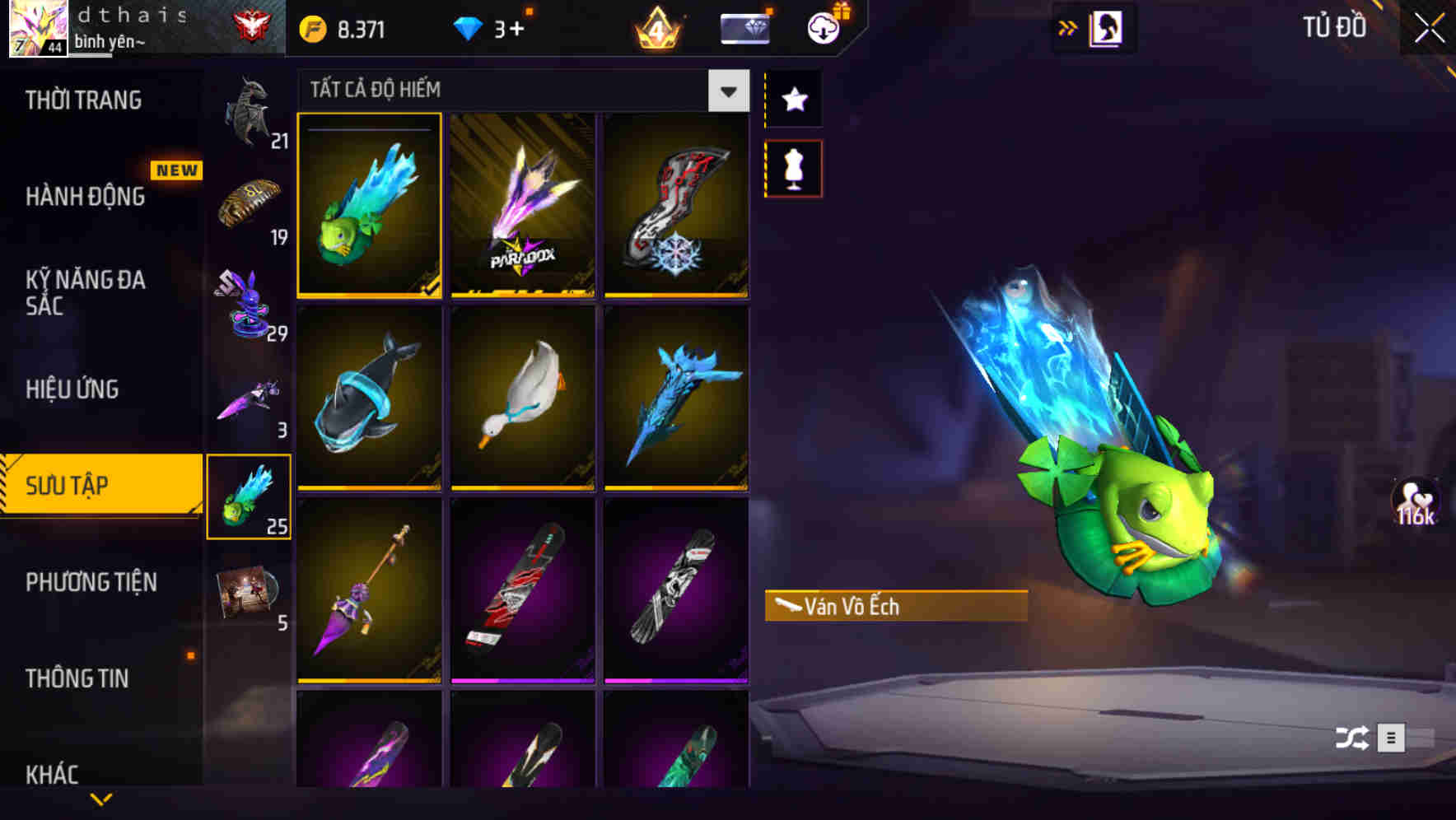The width and height of the screenshot is (1456, 820).
Task: Toggle the character portrait display at top
Action: point(1108,26)
